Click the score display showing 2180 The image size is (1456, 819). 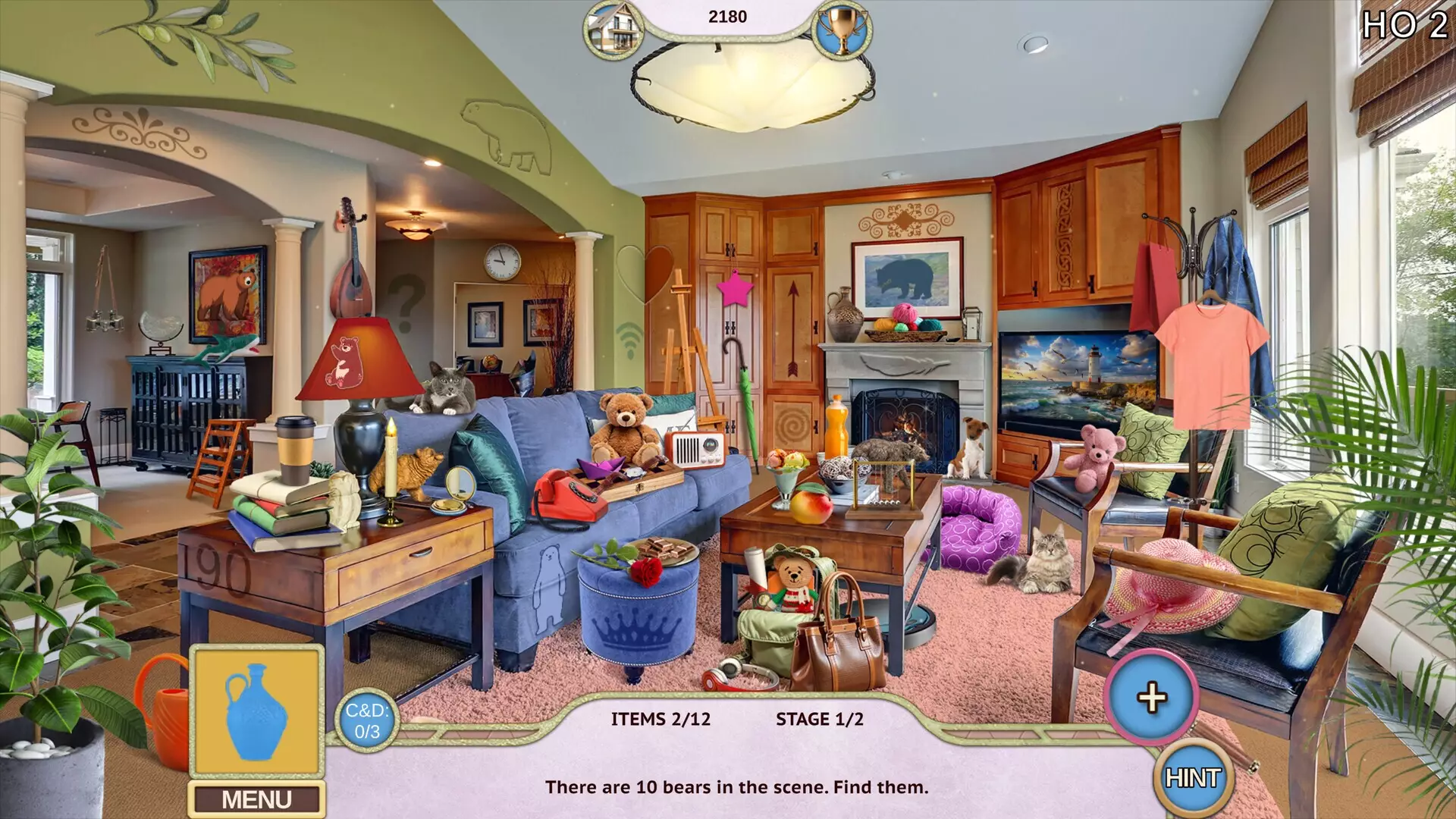tap(729, 15)
